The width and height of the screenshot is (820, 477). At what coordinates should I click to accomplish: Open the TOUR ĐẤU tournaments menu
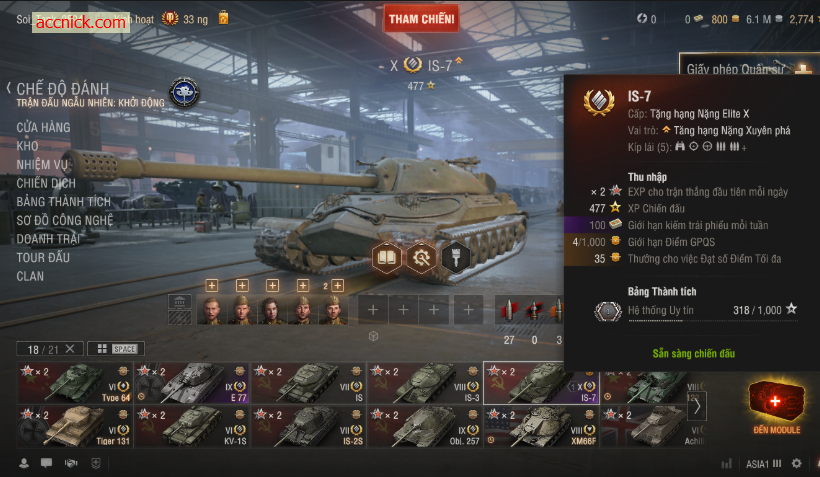pos(44,257)
